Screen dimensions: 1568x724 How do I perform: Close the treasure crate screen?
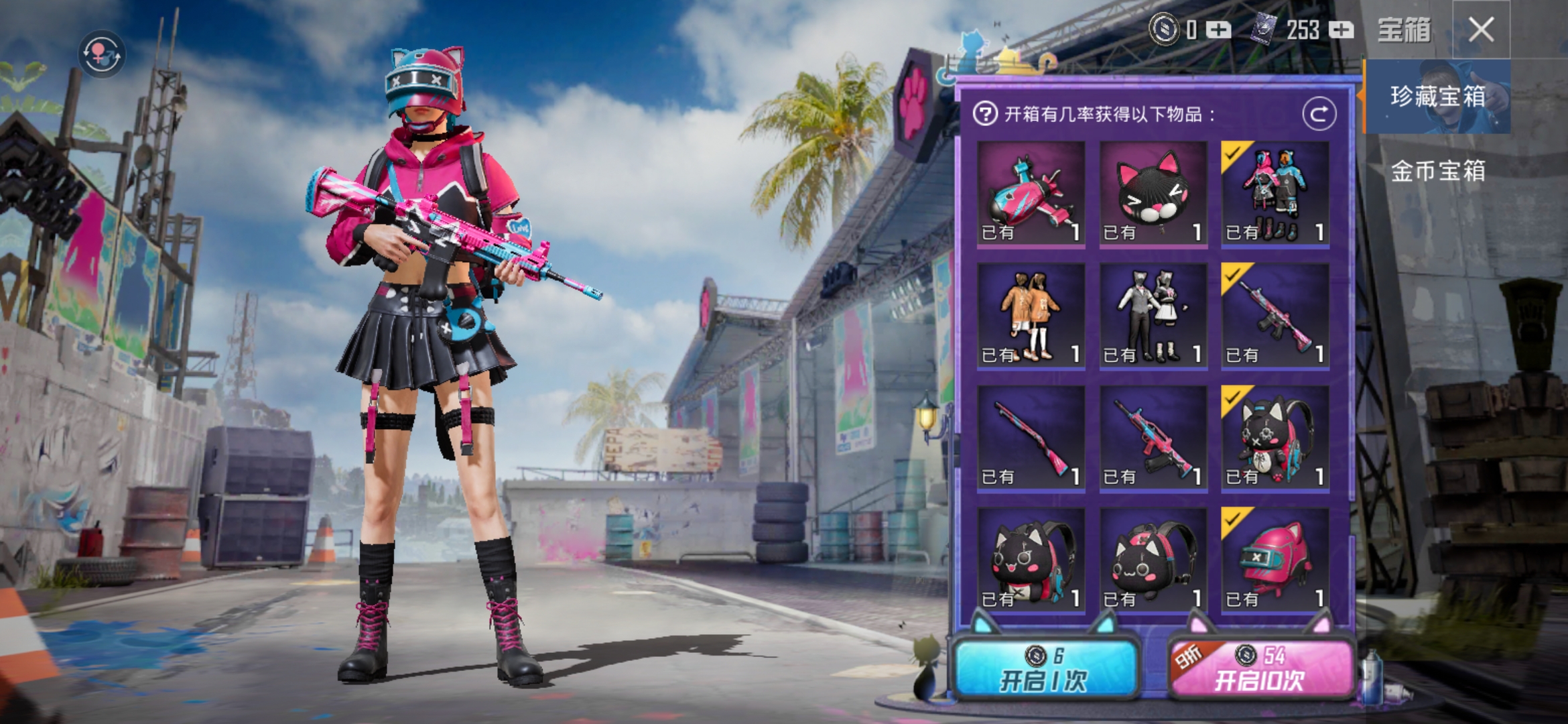[x=1481, y=30]
